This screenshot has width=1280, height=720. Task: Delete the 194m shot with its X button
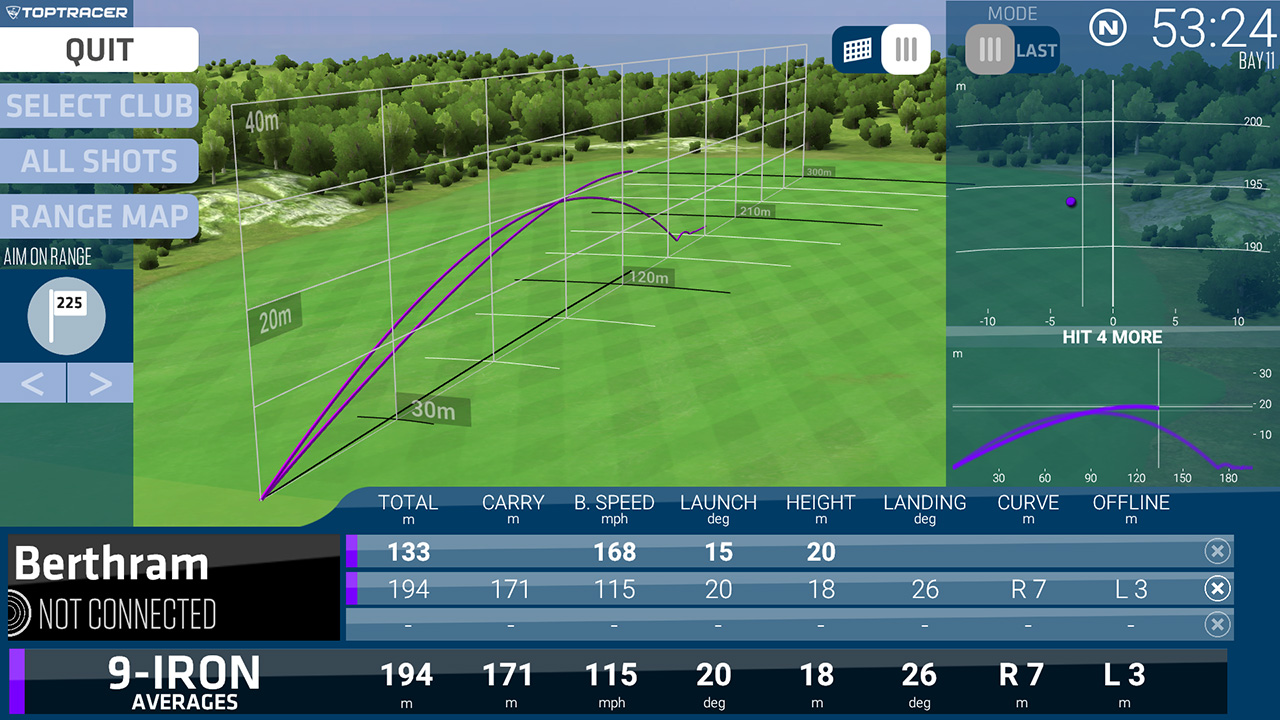pos(1218,589)
